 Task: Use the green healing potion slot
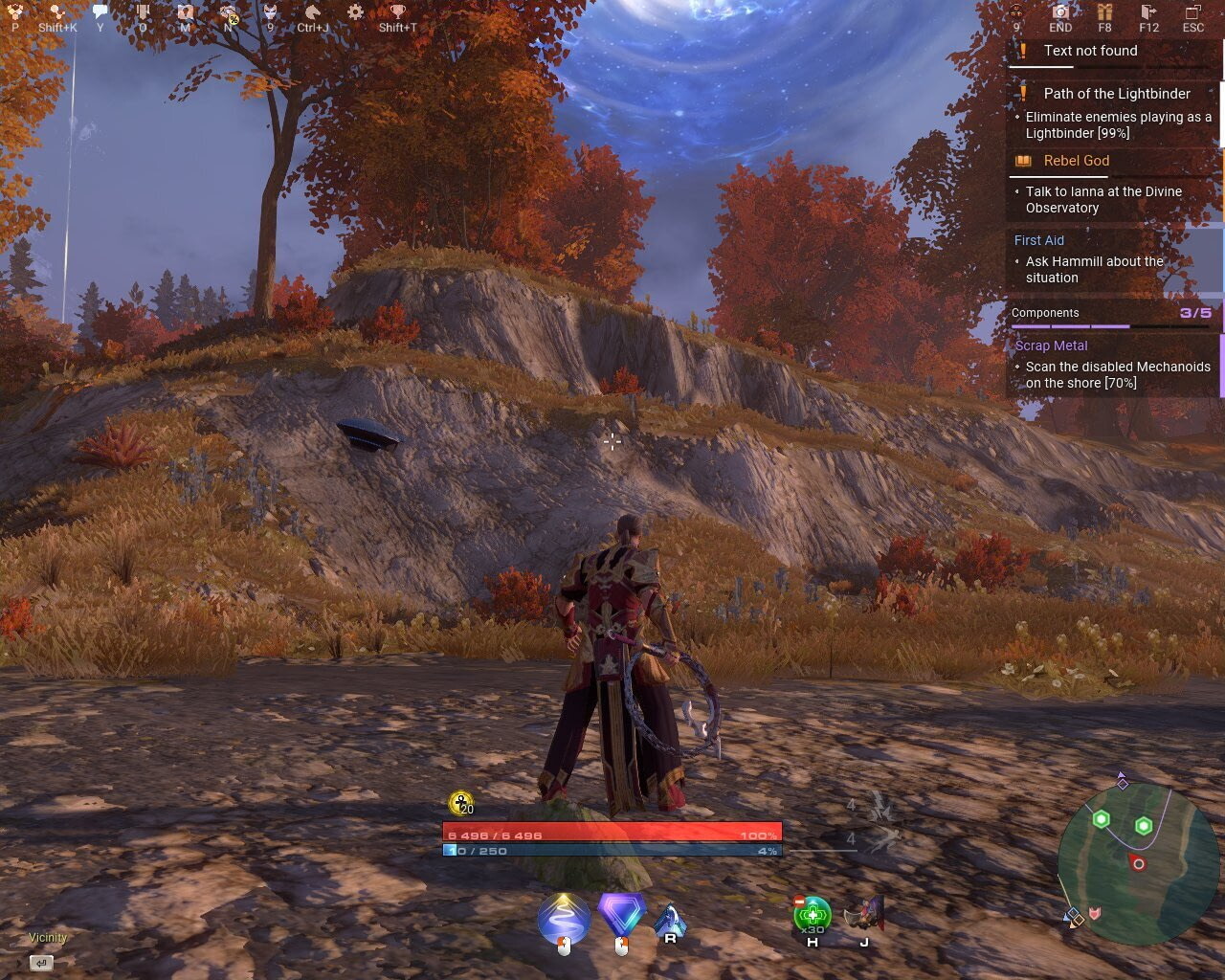[813, 915]
